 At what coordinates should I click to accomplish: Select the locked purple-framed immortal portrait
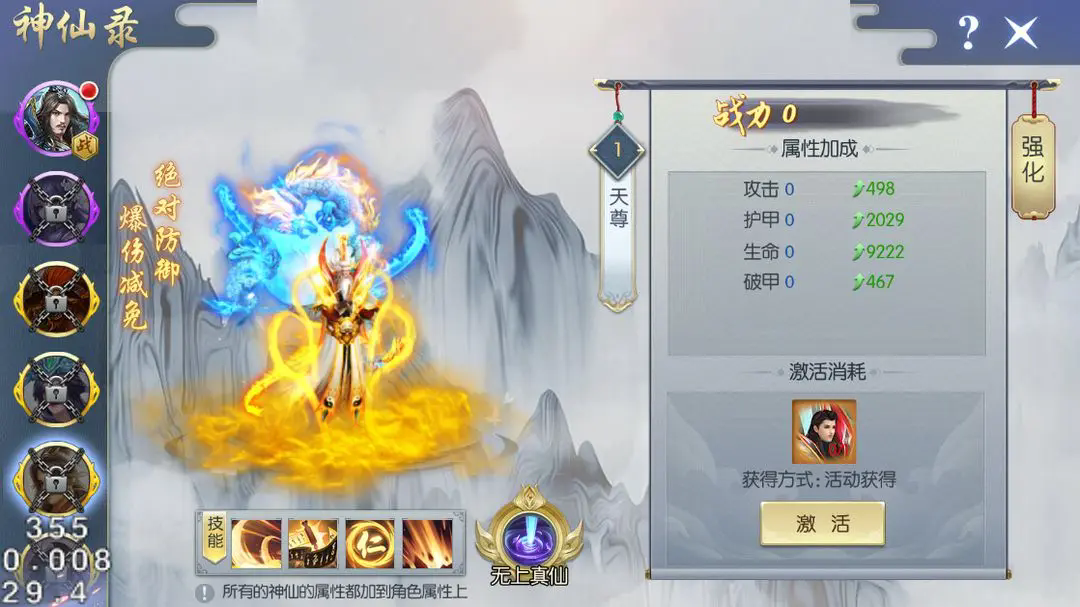(x=55, y=210)
